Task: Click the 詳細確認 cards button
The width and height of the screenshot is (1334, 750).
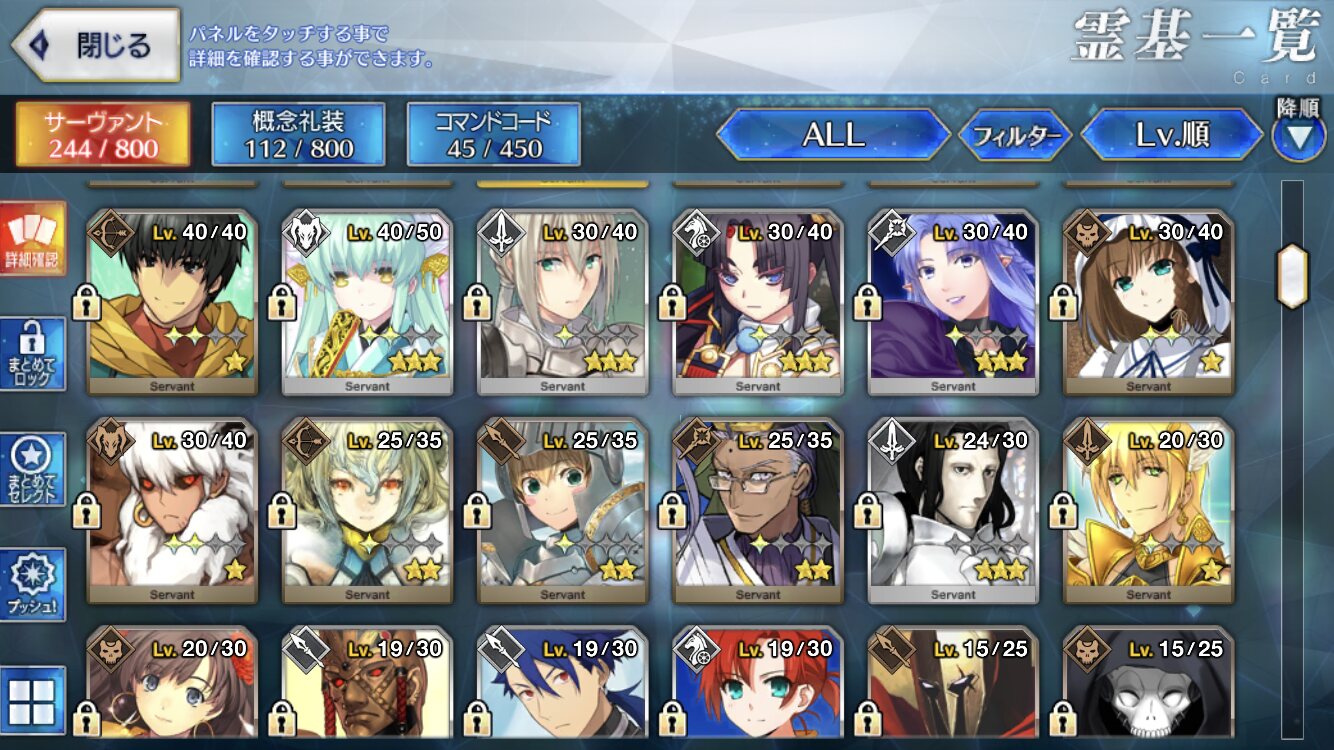Action: coord(33,239)
